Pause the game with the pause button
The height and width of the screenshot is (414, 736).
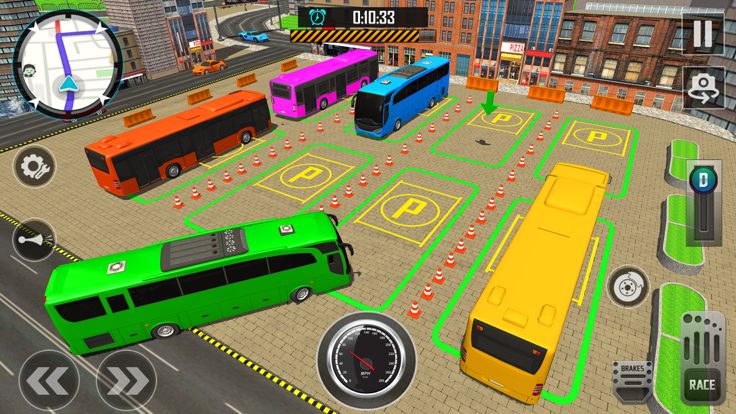click(x=703, y=34)
